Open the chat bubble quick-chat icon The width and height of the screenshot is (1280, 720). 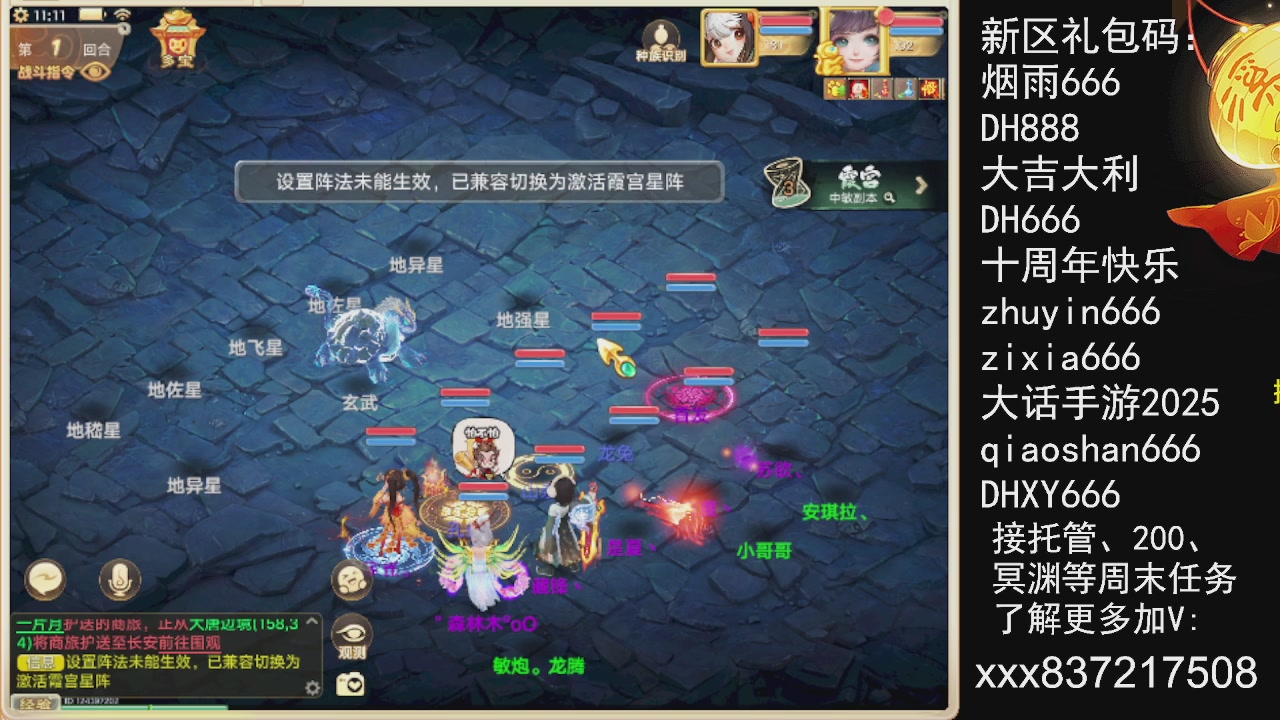click(44, 580)
